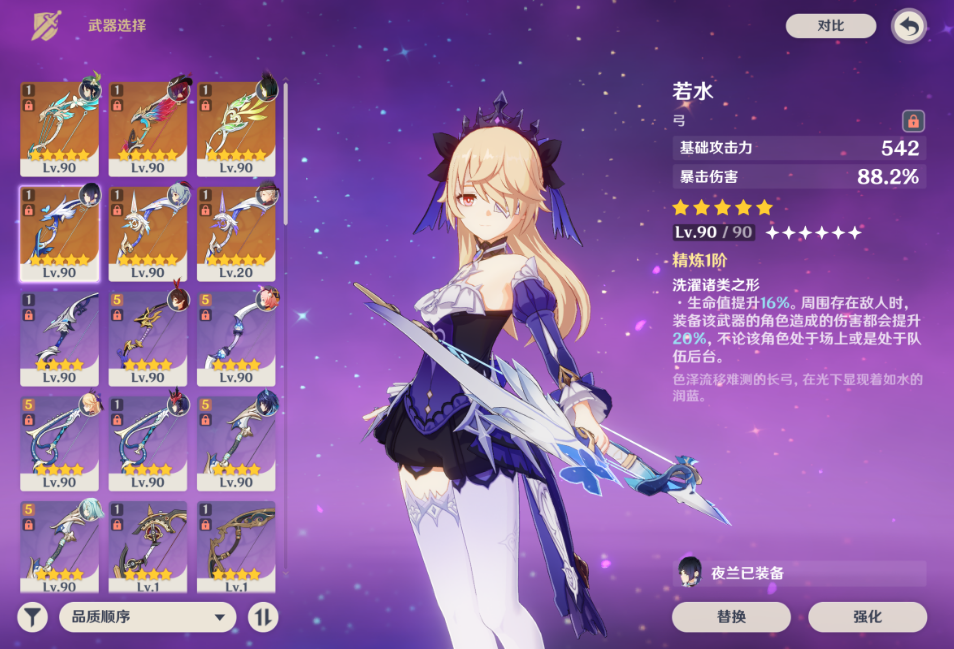The image size is (954, 649).
Task: Select the red-feathered five-star bow
Action: (x=148, y=128)
